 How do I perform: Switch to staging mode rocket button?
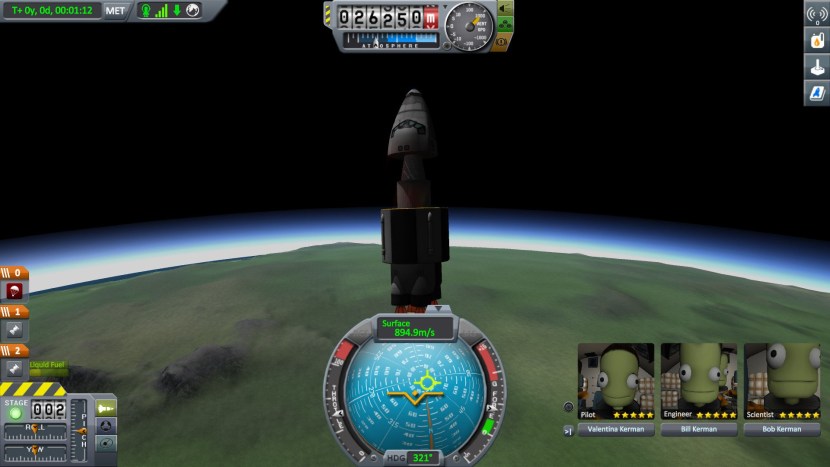point(105,408)
